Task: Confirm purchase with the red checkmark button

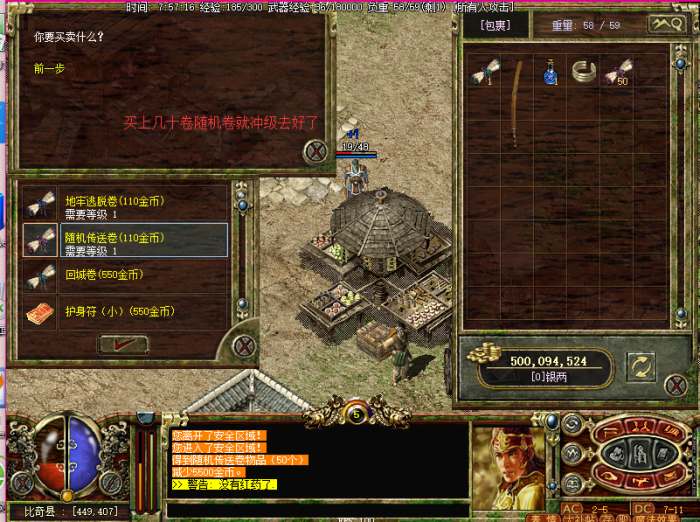Action: click(x=123, y=344)
